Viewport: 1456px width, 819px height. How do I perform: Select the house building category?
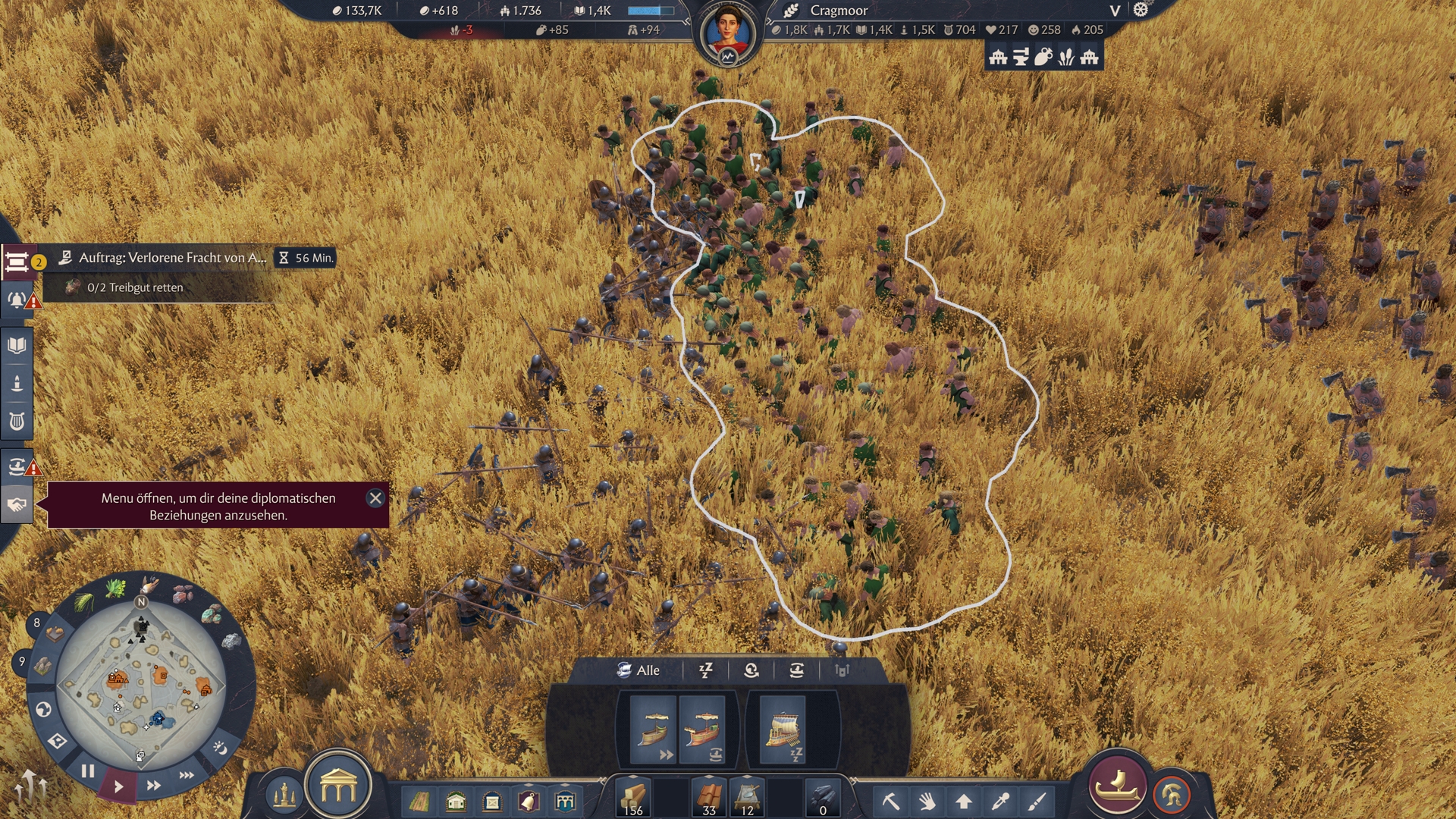456,802
